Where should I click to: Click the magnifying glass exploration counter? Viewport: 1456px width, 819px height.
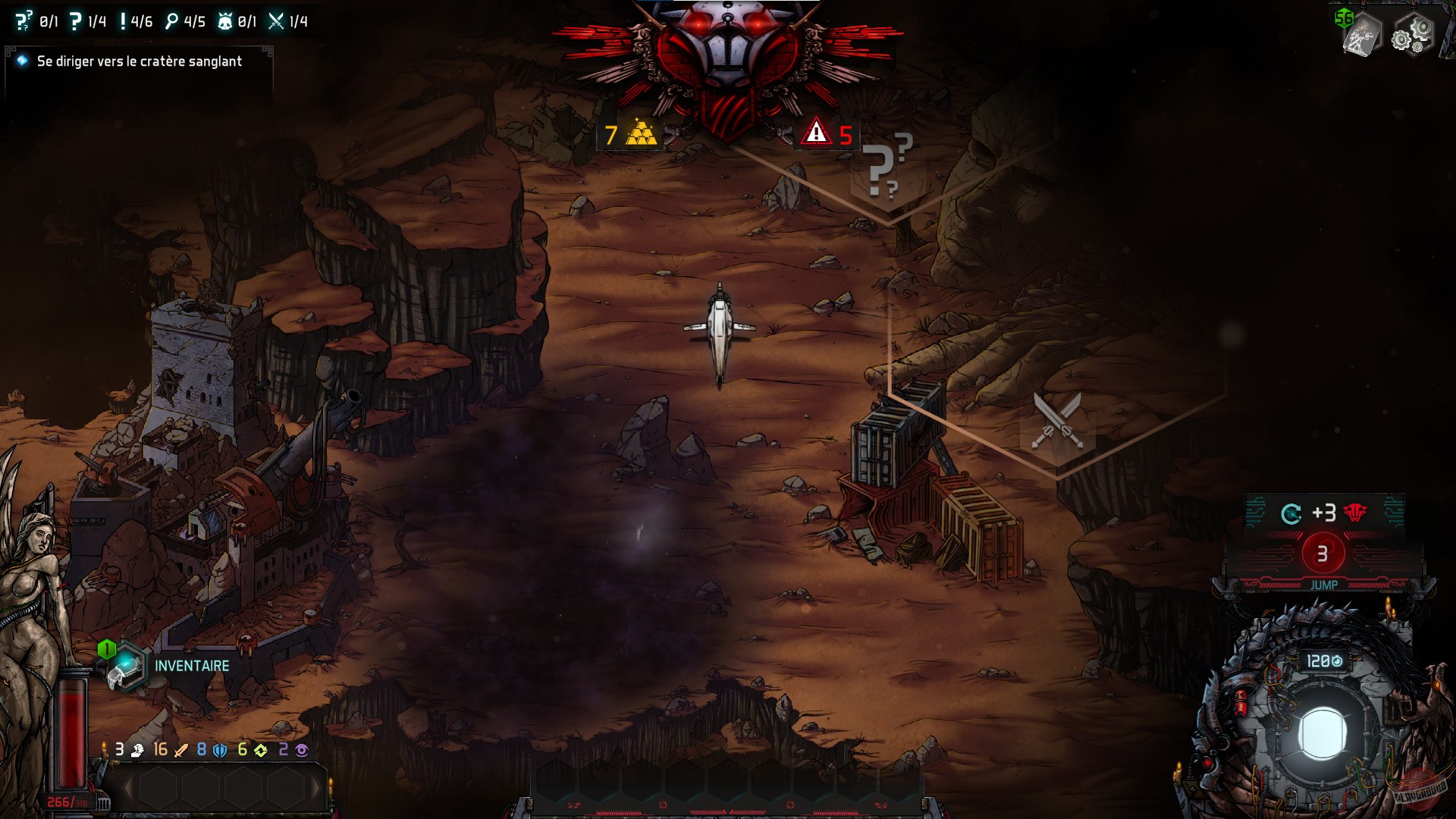tap(173, 21)
